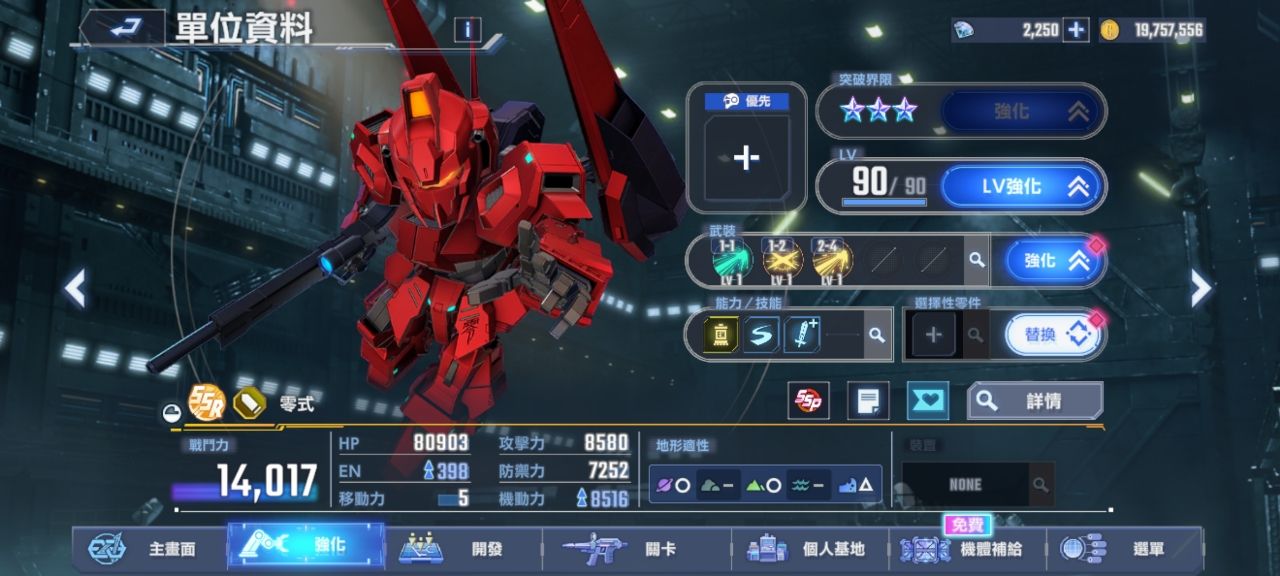Switch to the next unit arrow

(x=1200, y=289)
